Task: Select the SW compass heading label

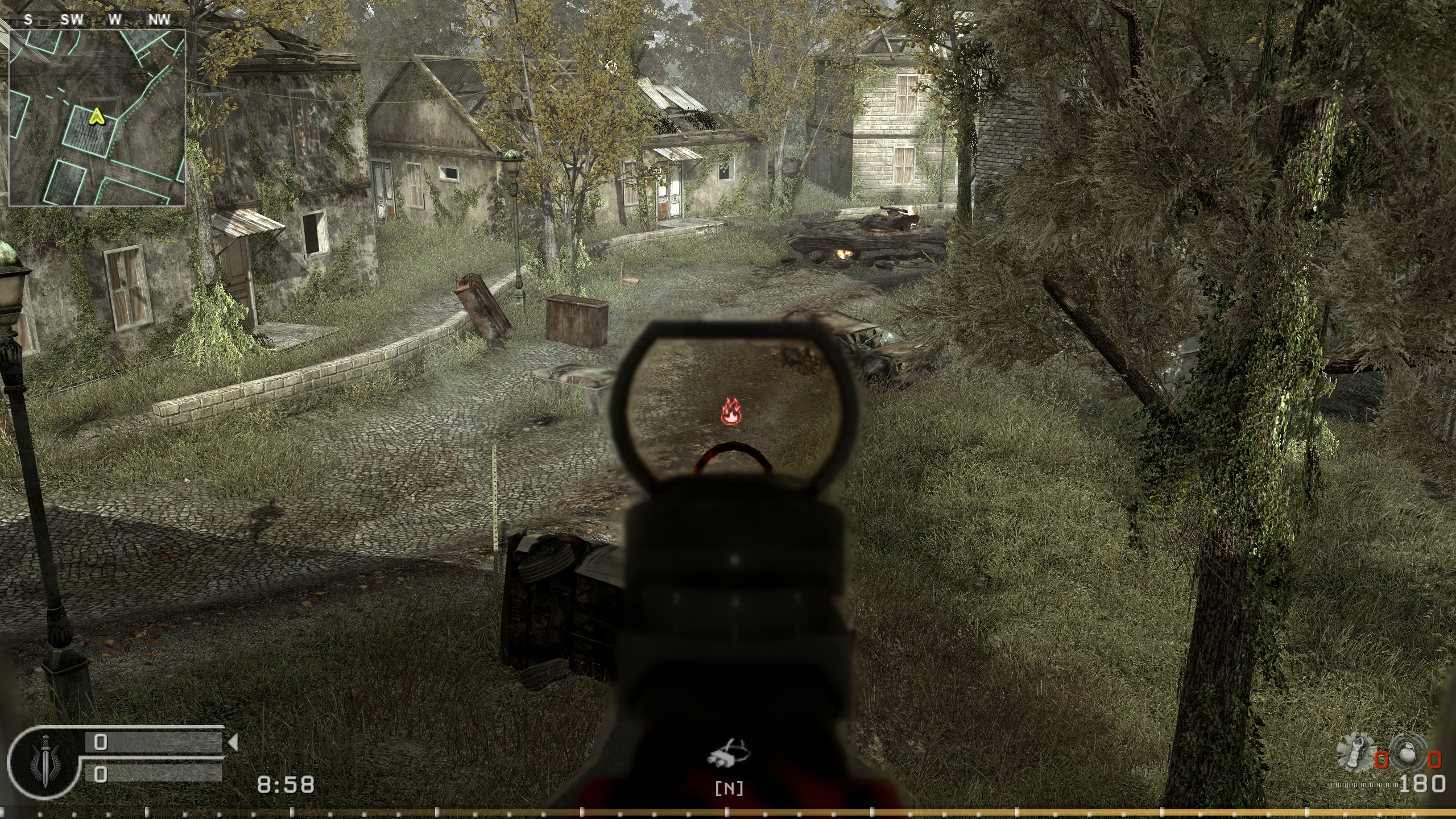Action: point(72,18)
